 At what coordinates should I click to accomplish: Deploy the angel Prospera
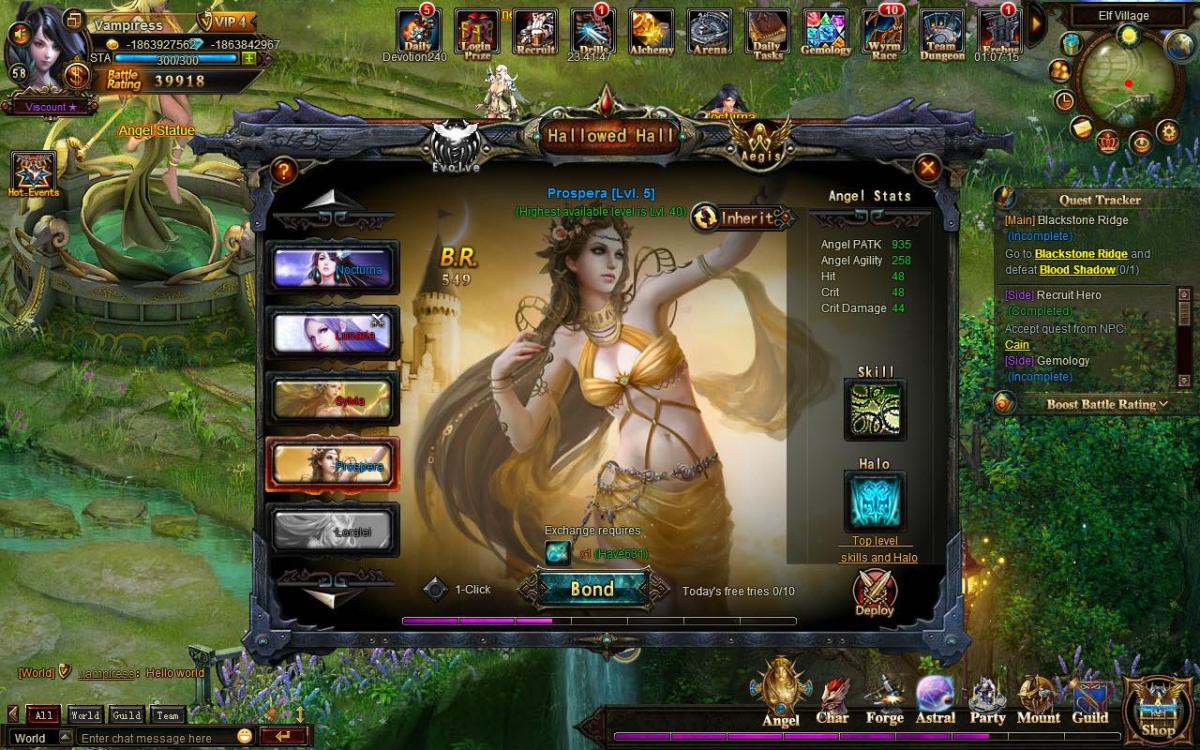click(874, 593)
